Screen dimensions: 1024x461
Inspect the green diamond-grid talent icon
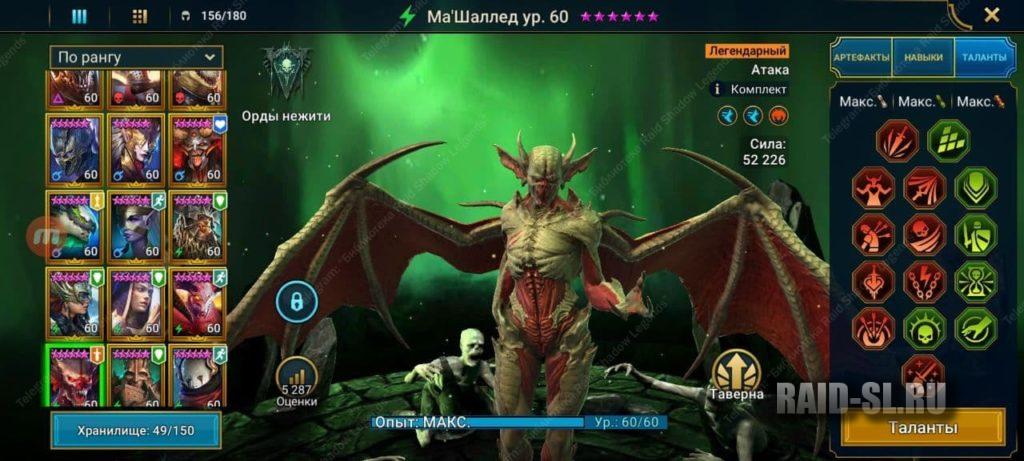(x=947, y=141)
